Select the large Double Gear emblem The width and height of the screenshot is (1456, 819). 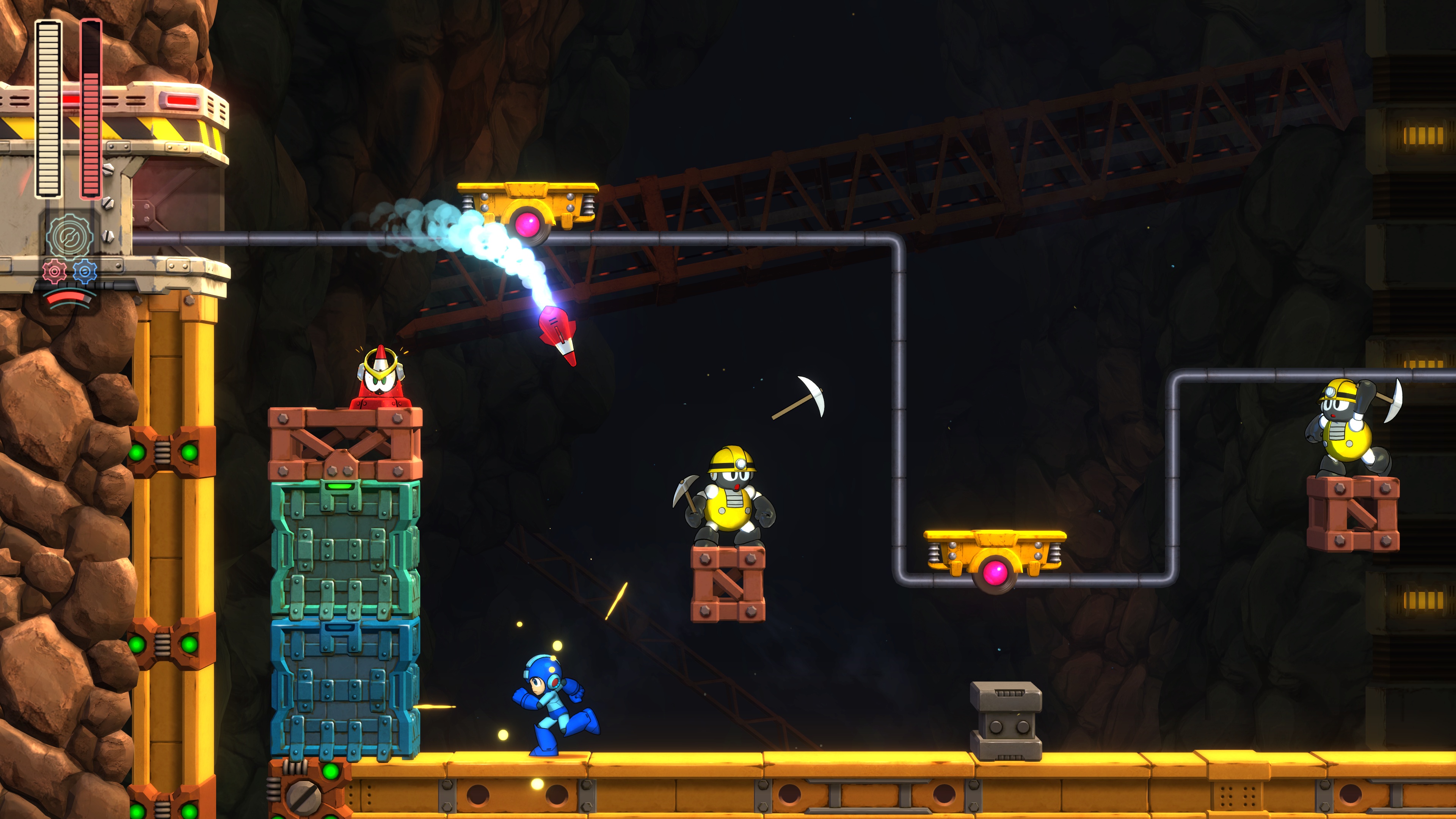[69, 236]
